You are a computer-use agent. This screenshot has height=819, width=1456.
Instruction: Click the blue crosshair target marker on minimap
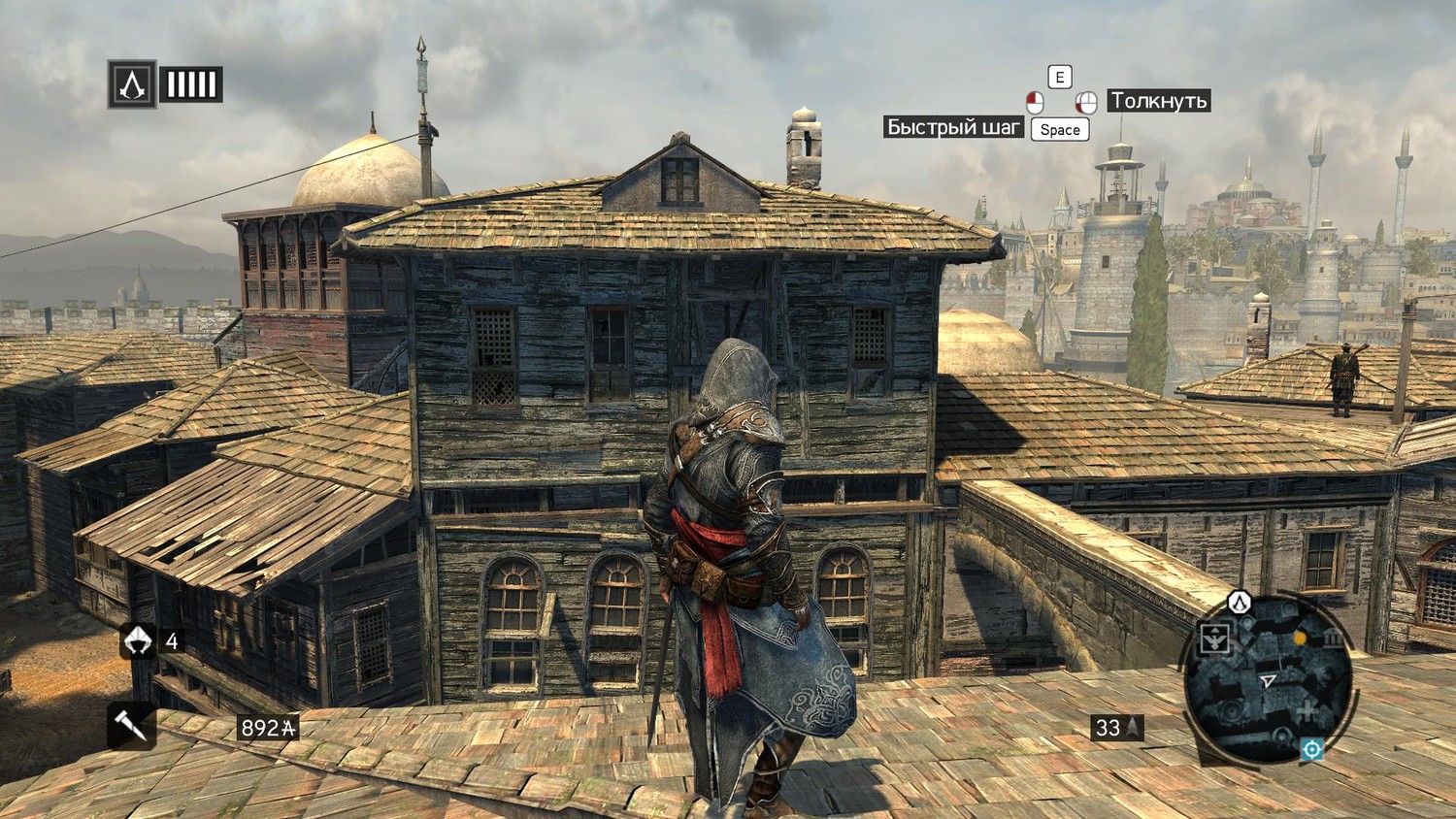pos(1311,748)
